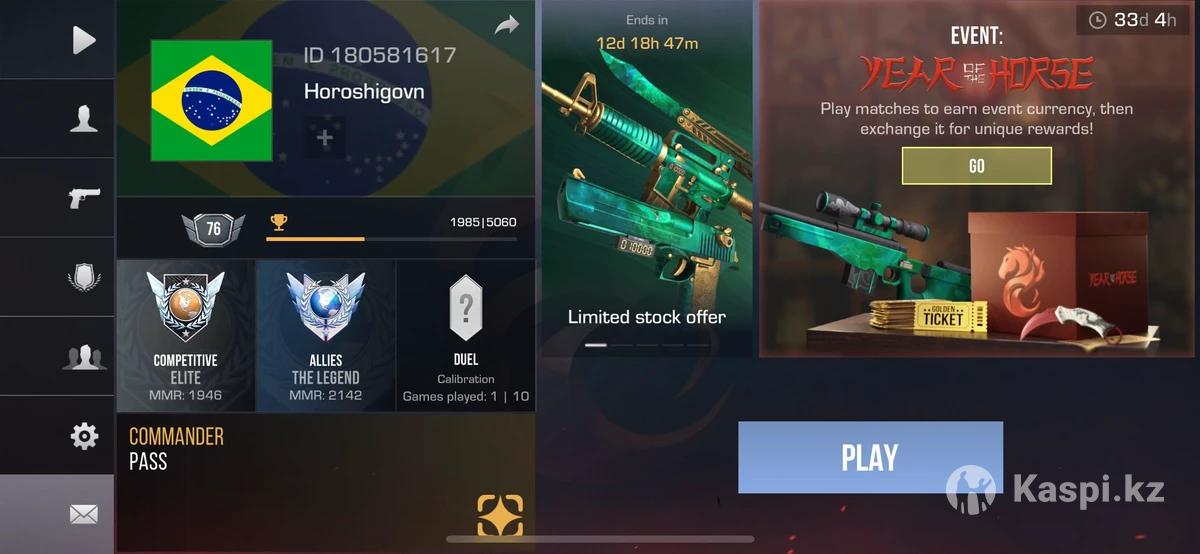Click the Brazil flag avatar
The image size is (1200, 554).
(x=211, y=100)
